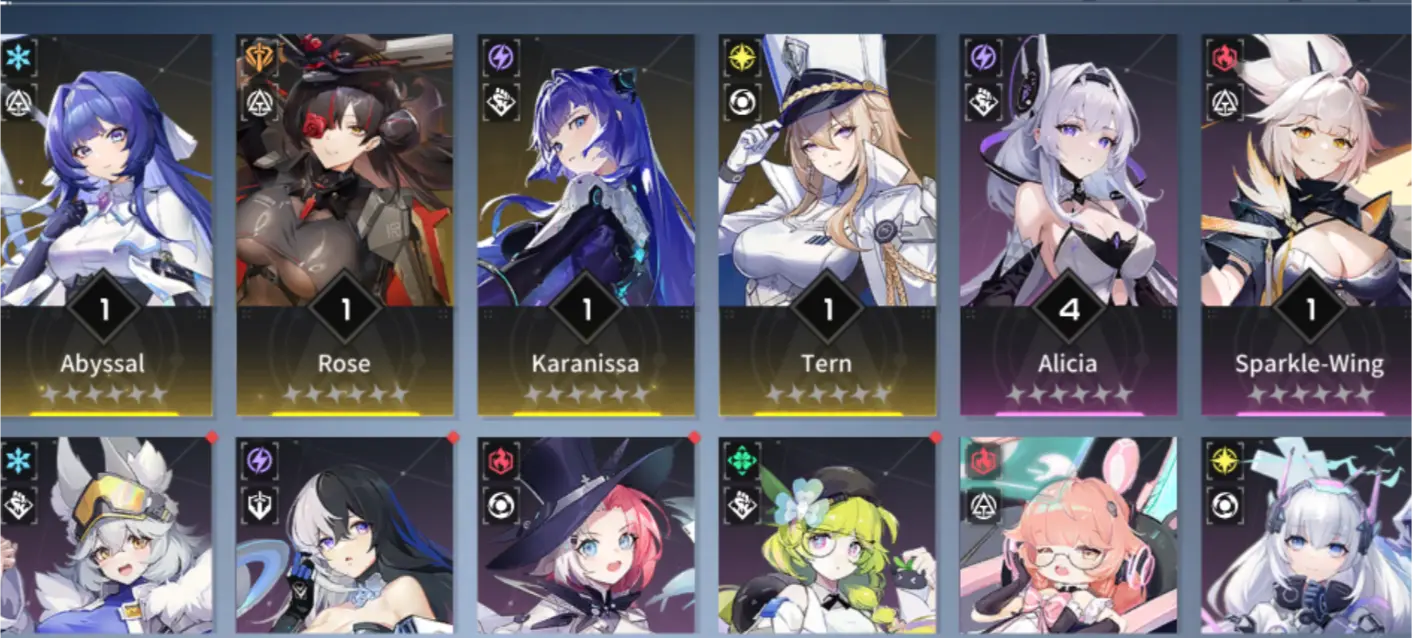Open the black-and-white haired character card

point(345,540)
